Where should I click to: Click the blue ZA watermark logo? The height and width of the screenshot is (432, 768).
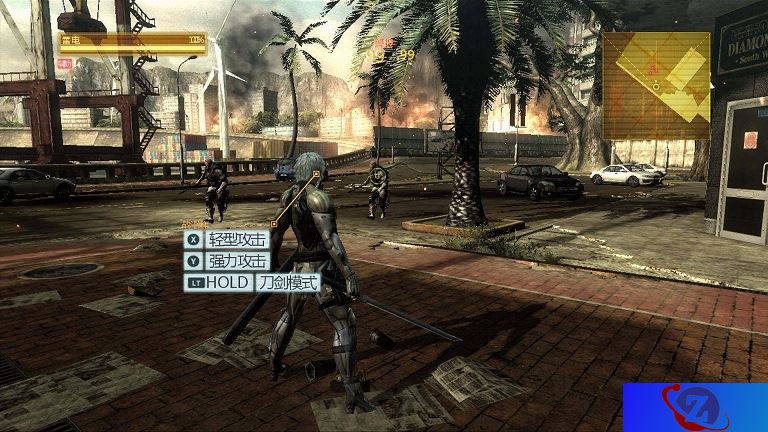pos(694,407)
